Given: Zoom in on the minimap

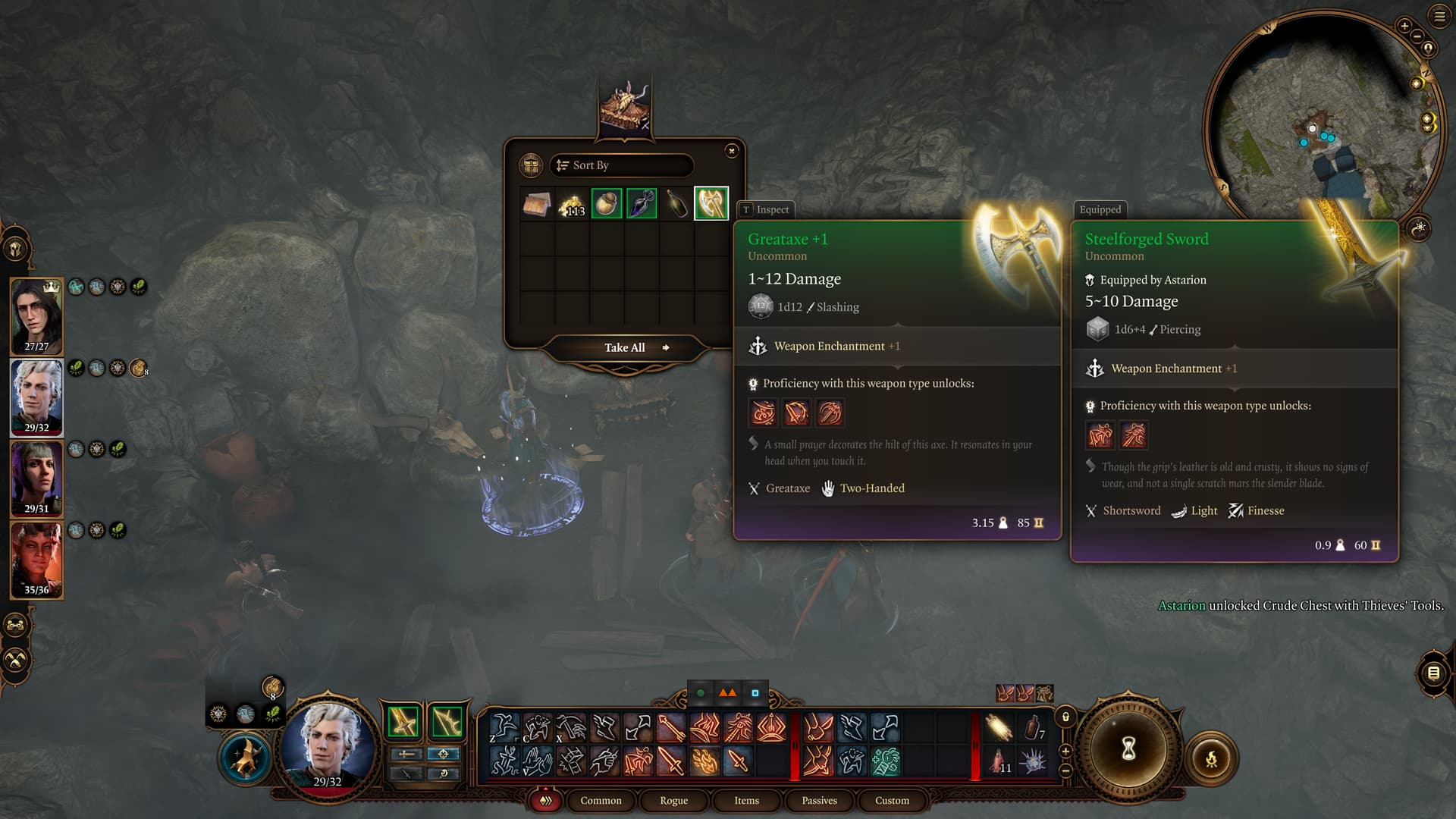Looking at the screenshot, I should (1404, 26).
